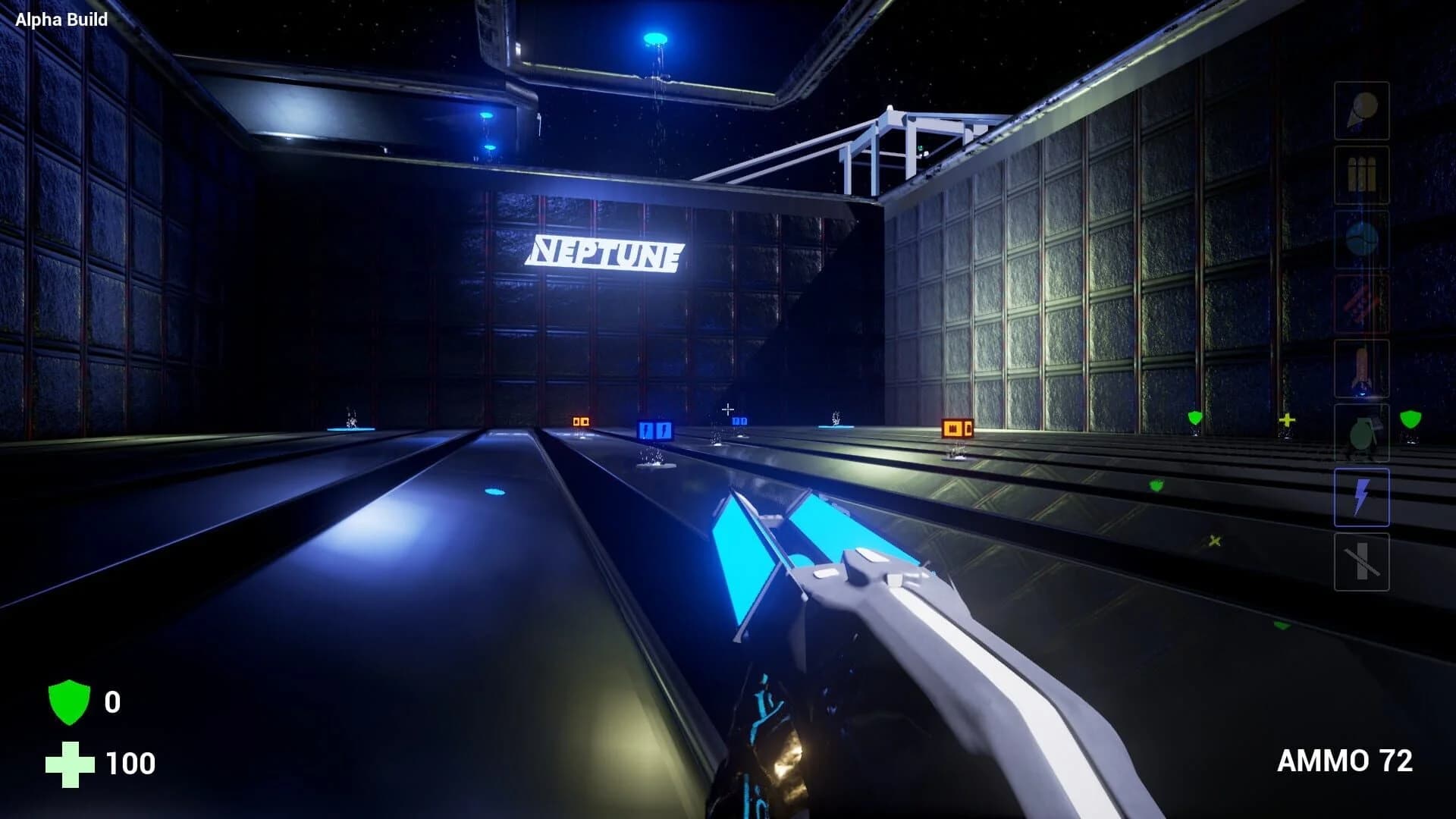Viewport: 1456px width, 819px height.
Task: Select the rocket launcher weapon icon
Action: coord(1361,368)
